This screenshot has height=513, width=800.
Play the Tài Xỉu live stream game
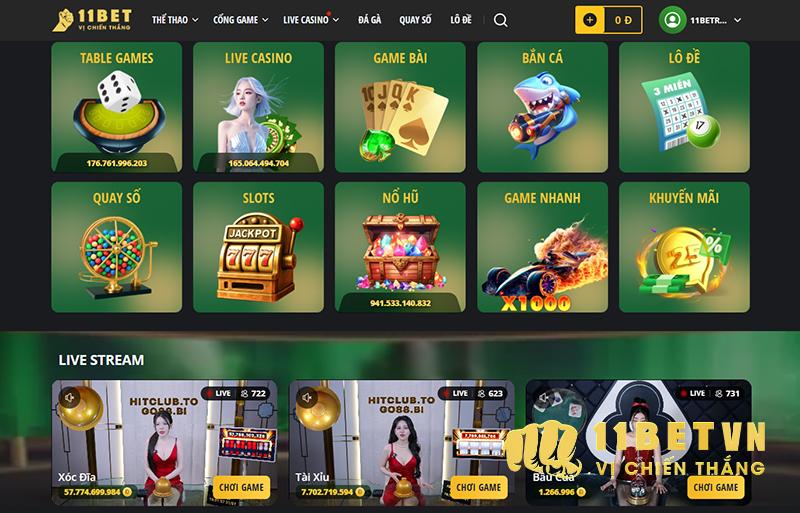coord(477,487)
